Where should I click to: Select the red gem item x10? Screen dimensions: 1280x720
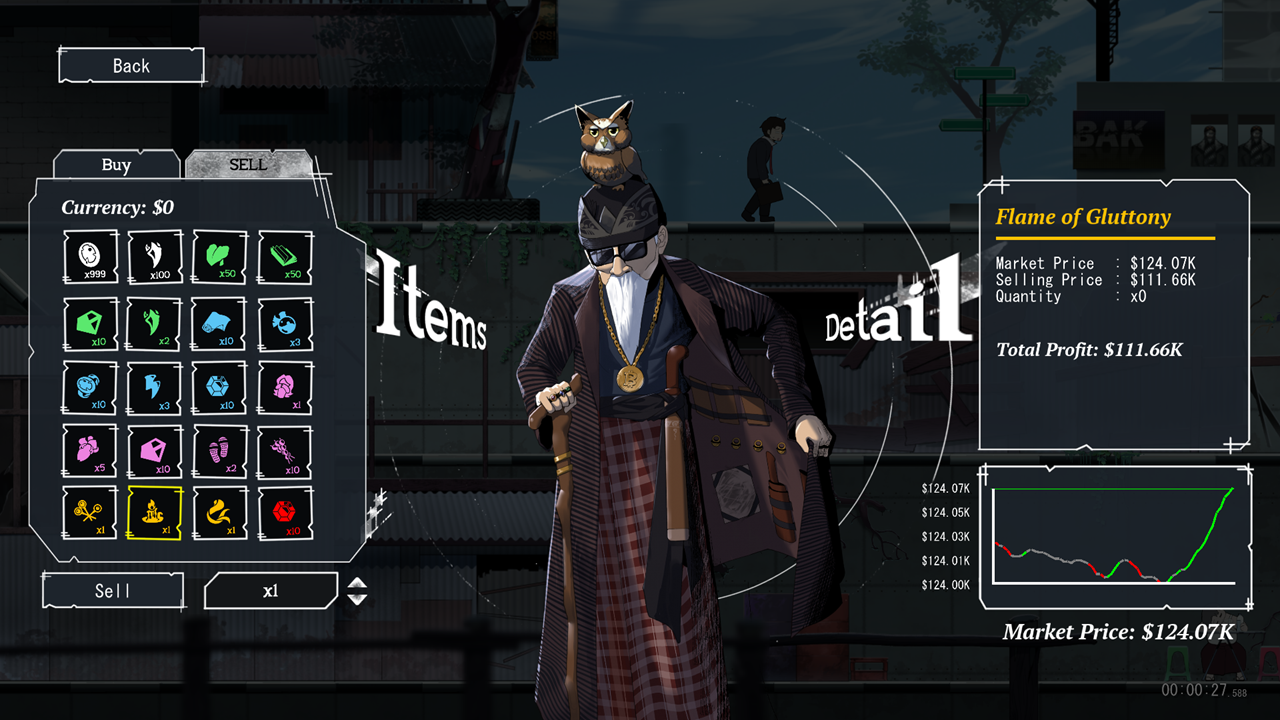[x=285, y=513]
